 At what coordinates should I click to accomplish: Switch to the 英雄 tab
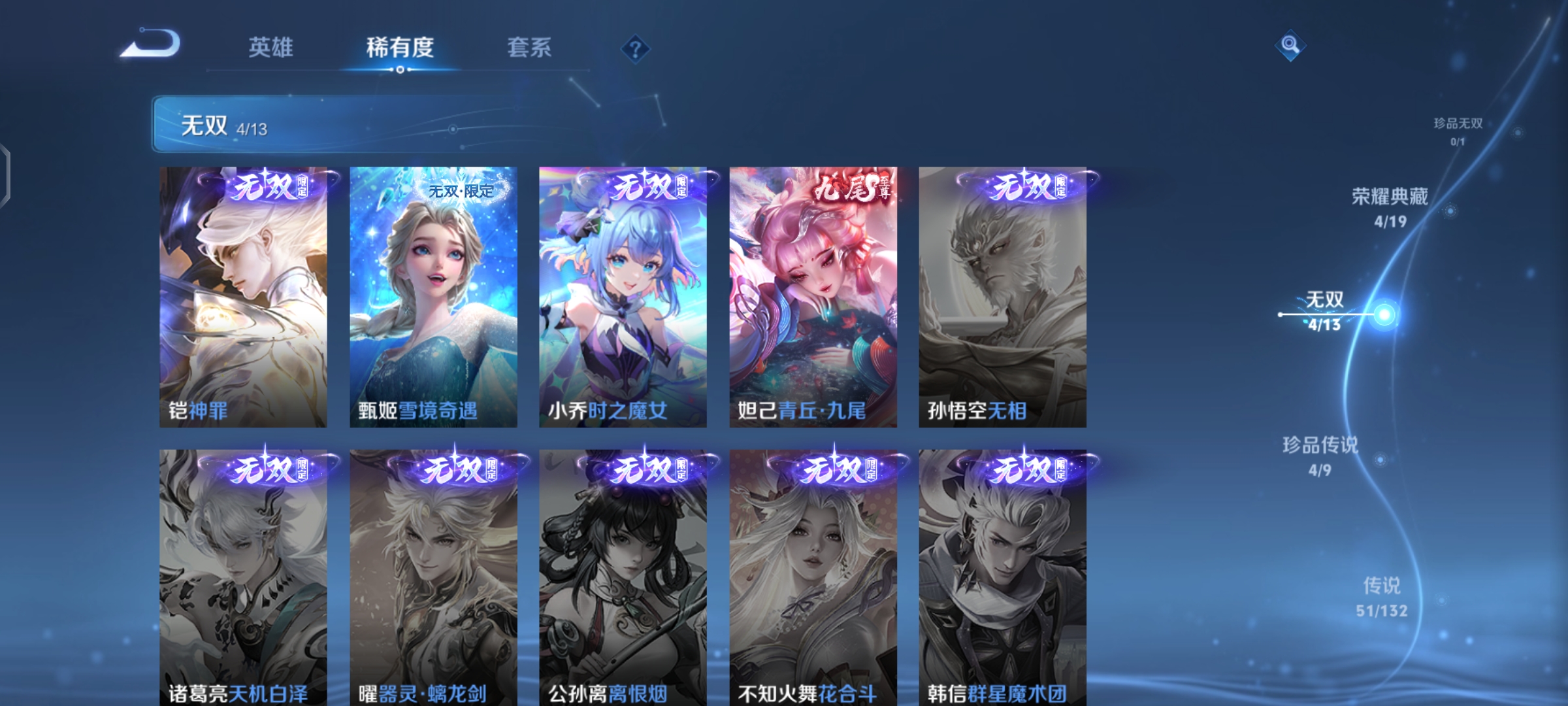(271, 48)
